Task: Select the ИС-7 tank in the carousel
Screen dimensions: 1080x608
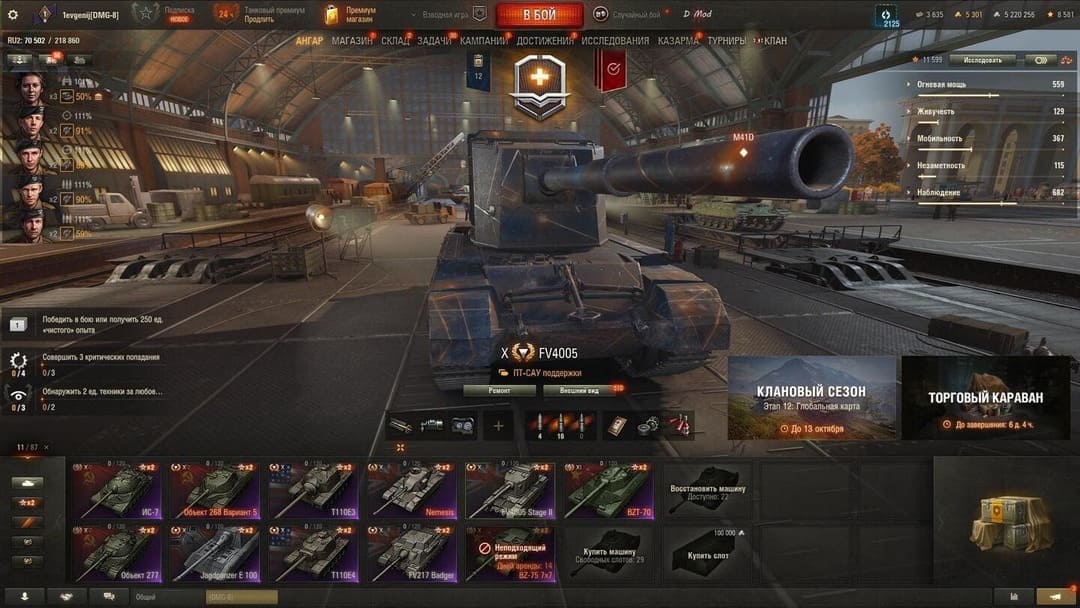Action: click(115, 488)
